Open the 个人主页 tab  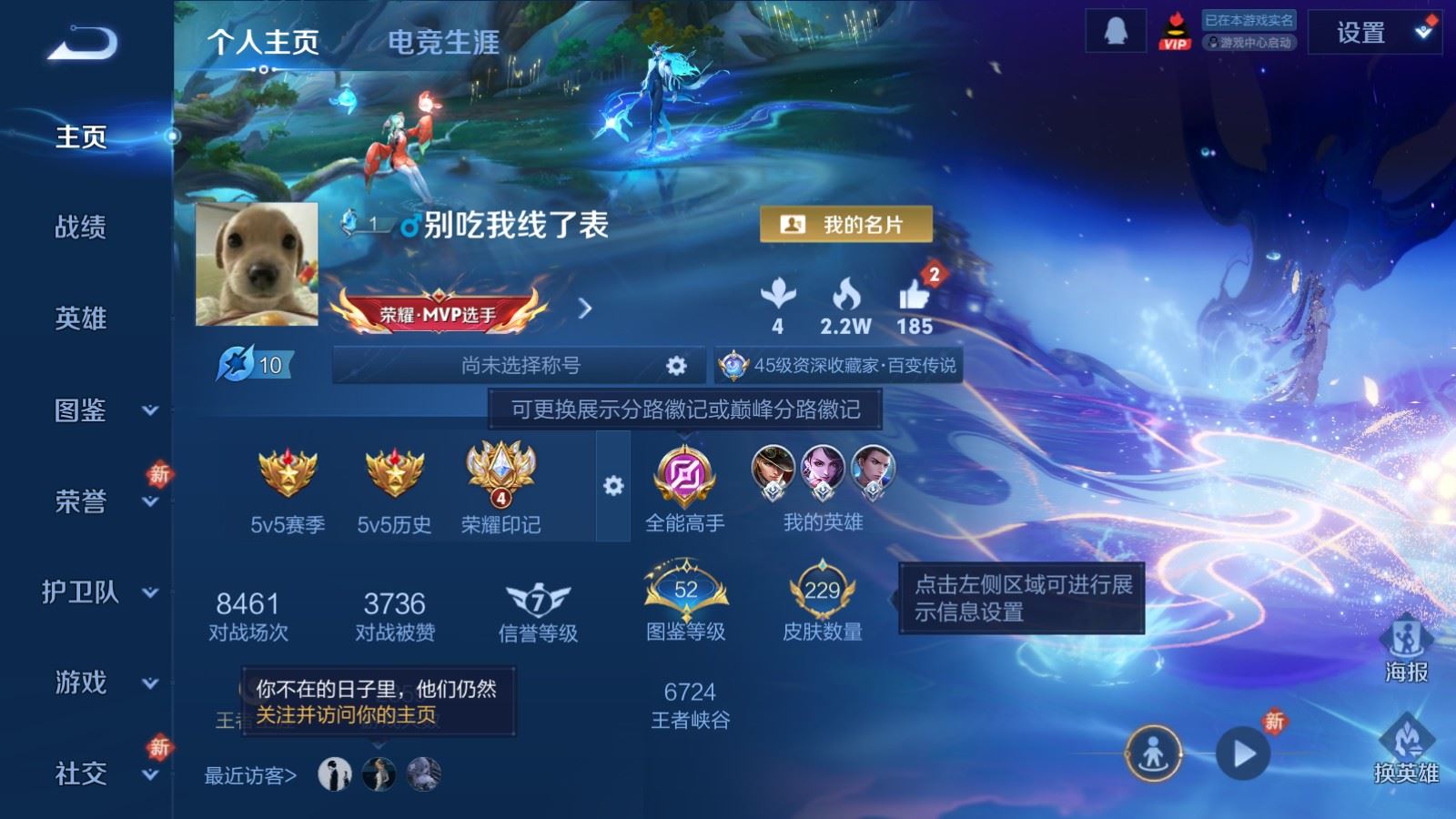263,43
